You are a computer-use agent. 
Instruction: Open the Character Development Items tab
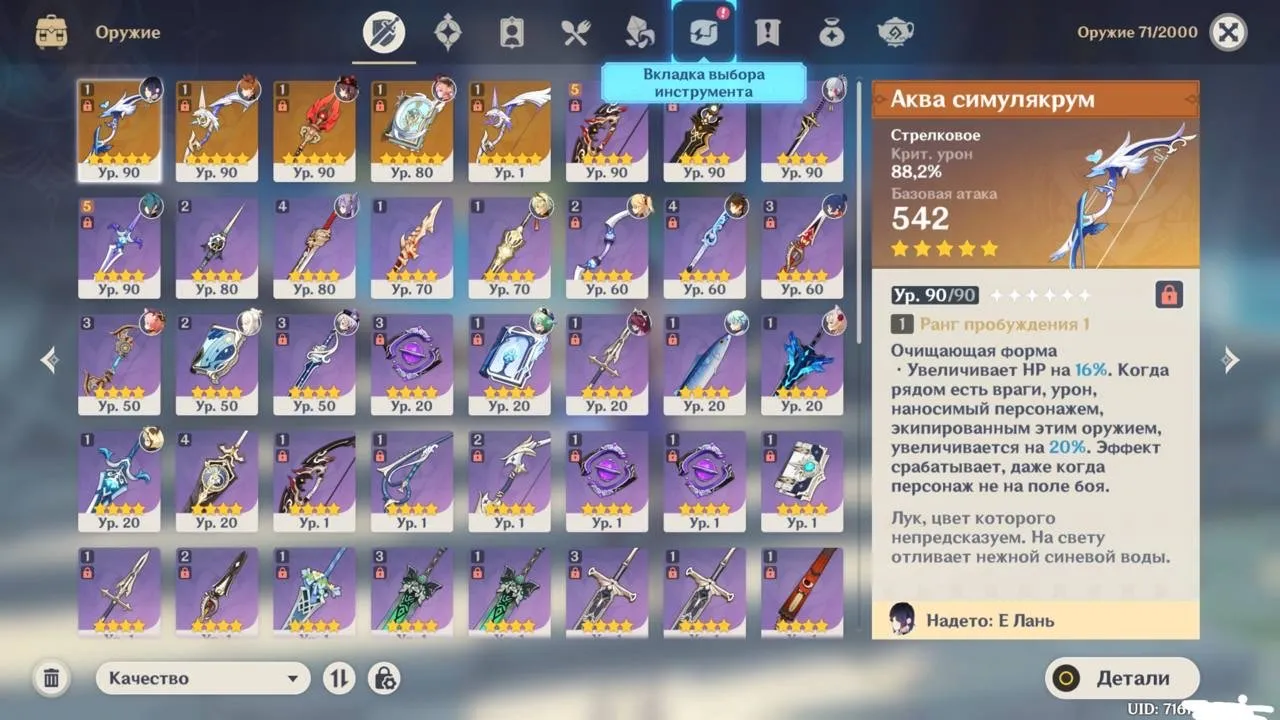tap(511, 31)
